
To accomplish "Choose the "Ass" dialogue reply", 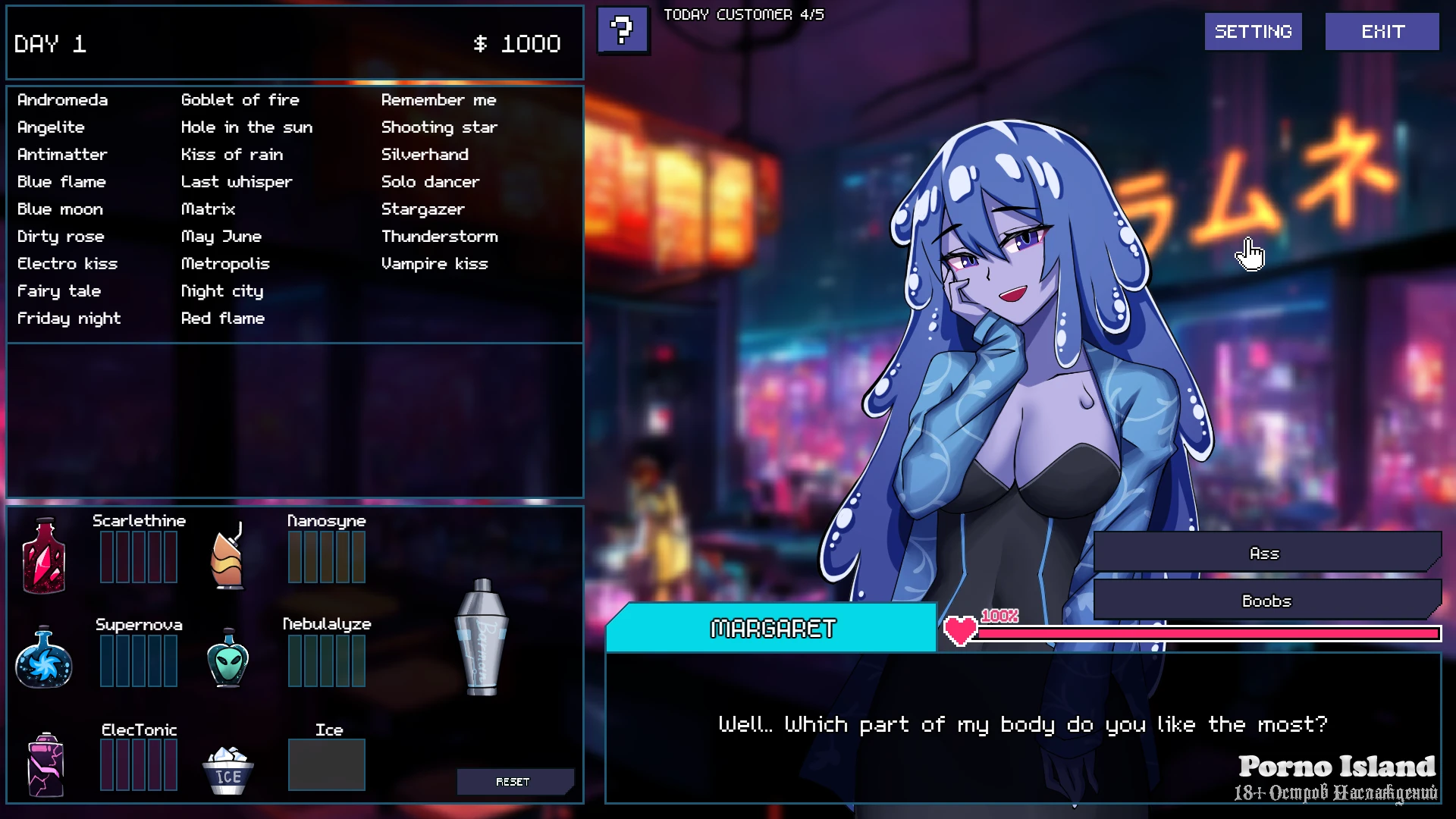I will pos(1264,554).
